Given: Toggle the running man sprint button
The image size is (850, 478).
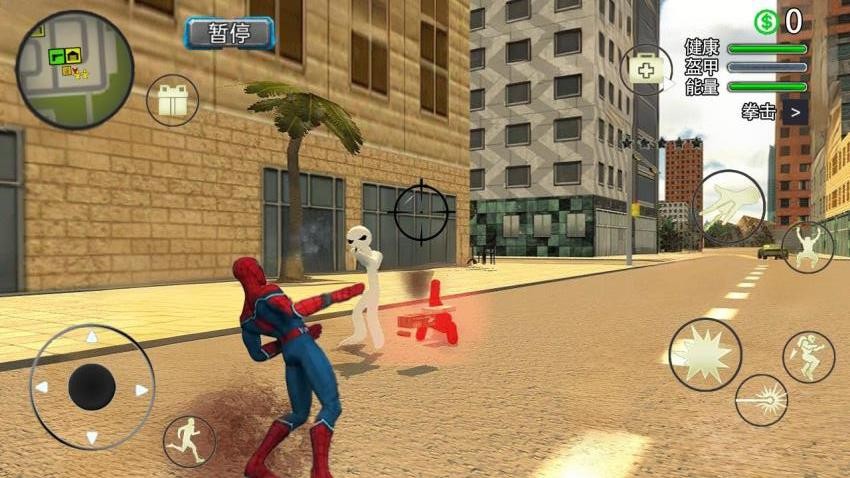Looking at the screenshot, I should click(189, 441).
